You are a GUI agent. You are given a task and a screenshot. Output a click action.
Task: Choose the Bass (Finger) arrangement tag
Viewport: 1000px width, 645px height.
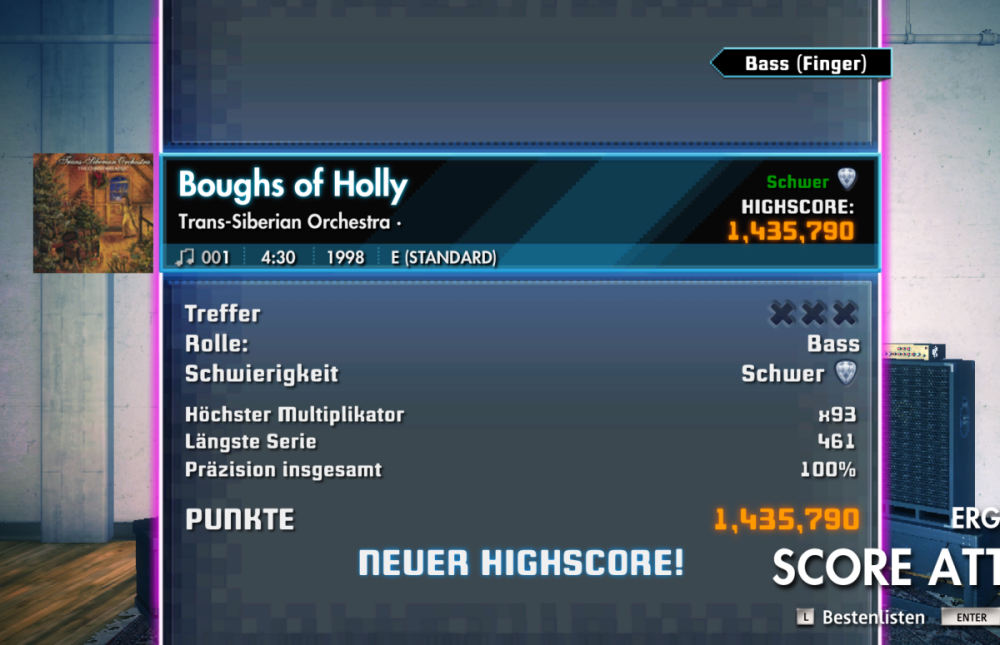[x=803, y=64]
